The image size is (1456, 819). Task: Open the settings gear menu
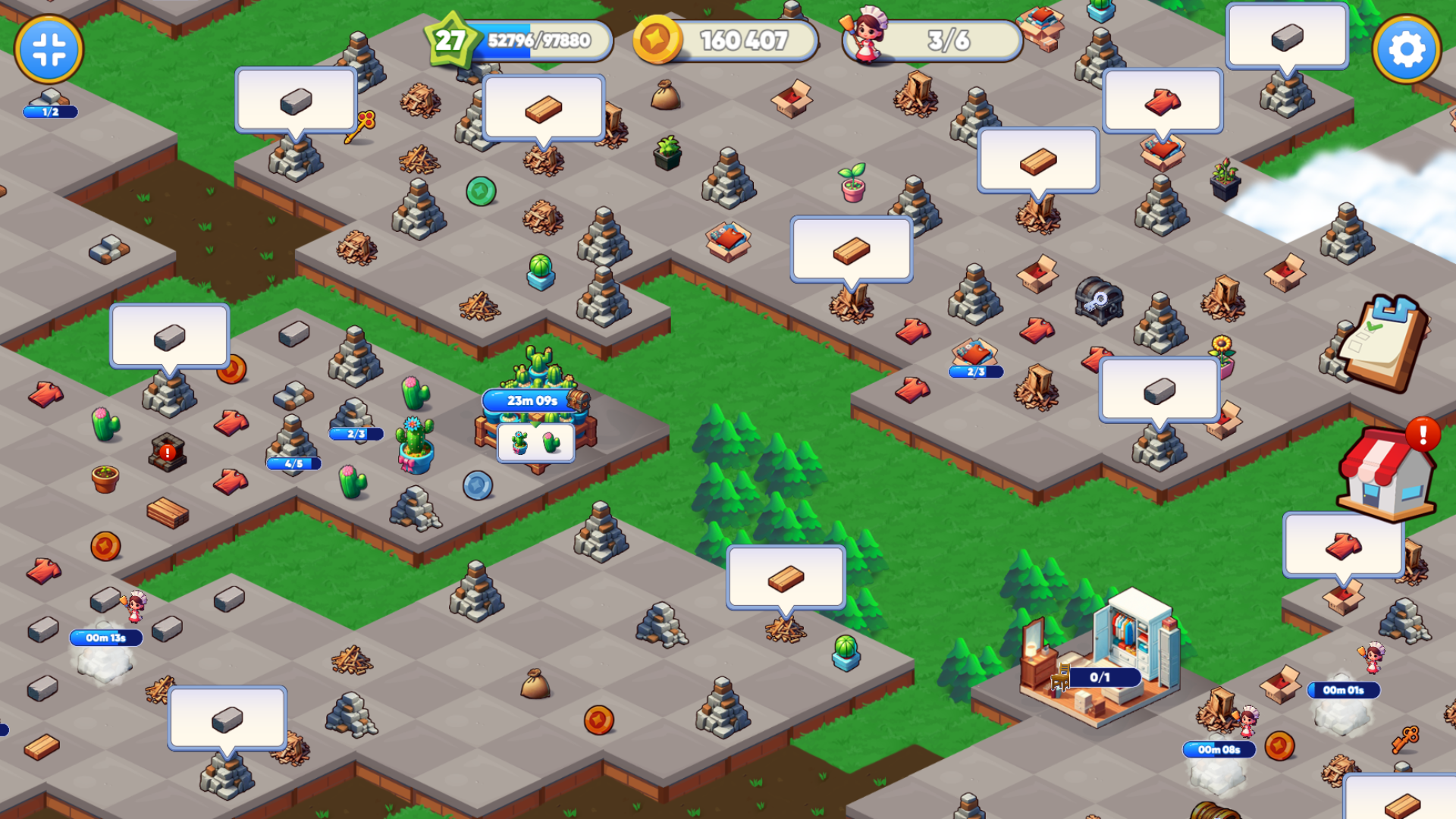point(1406,50)
